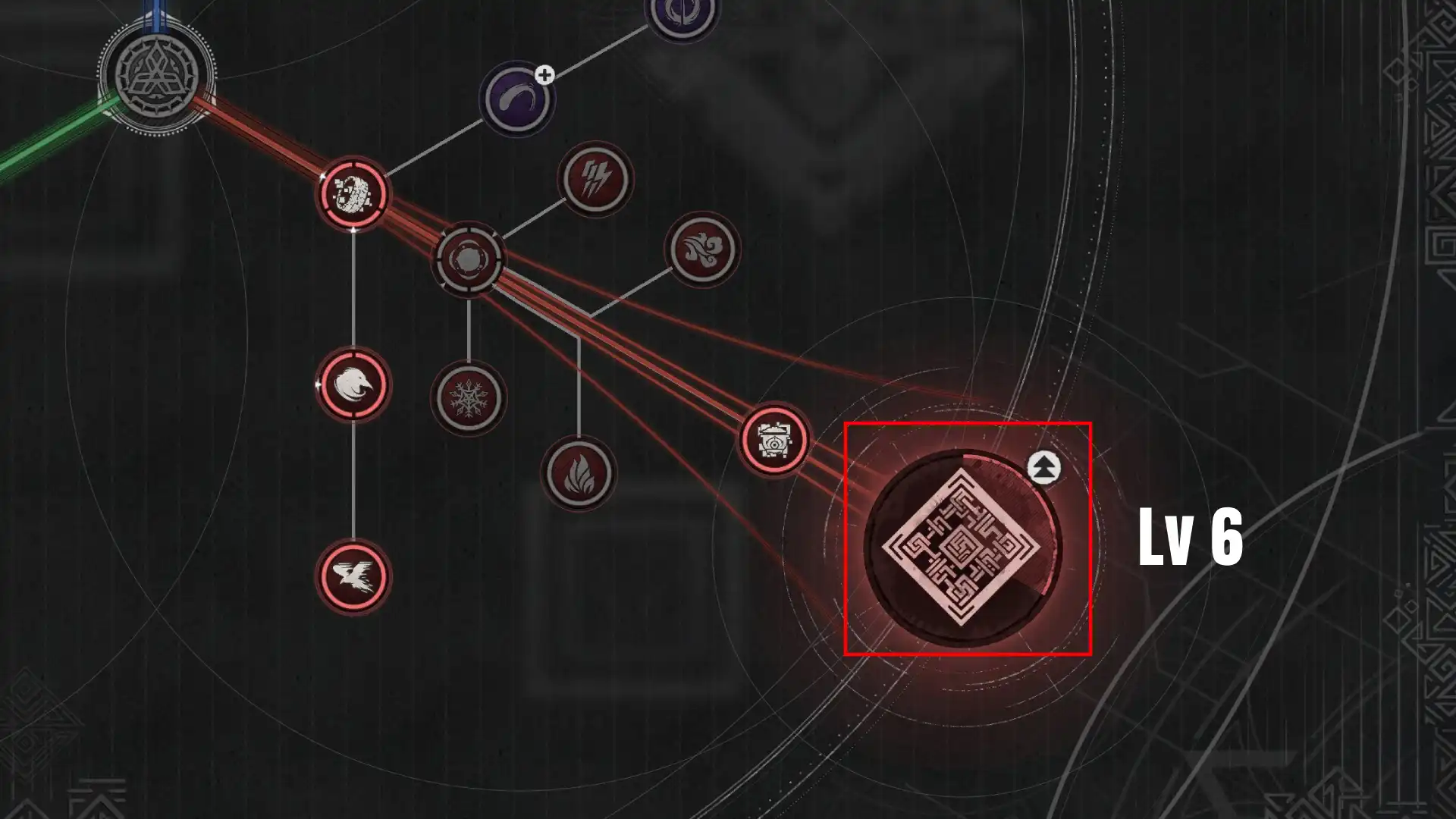This screenshot has width=1456, height=819.
Task: Select the turret machine skill node
Action: [x=773, y=440]
